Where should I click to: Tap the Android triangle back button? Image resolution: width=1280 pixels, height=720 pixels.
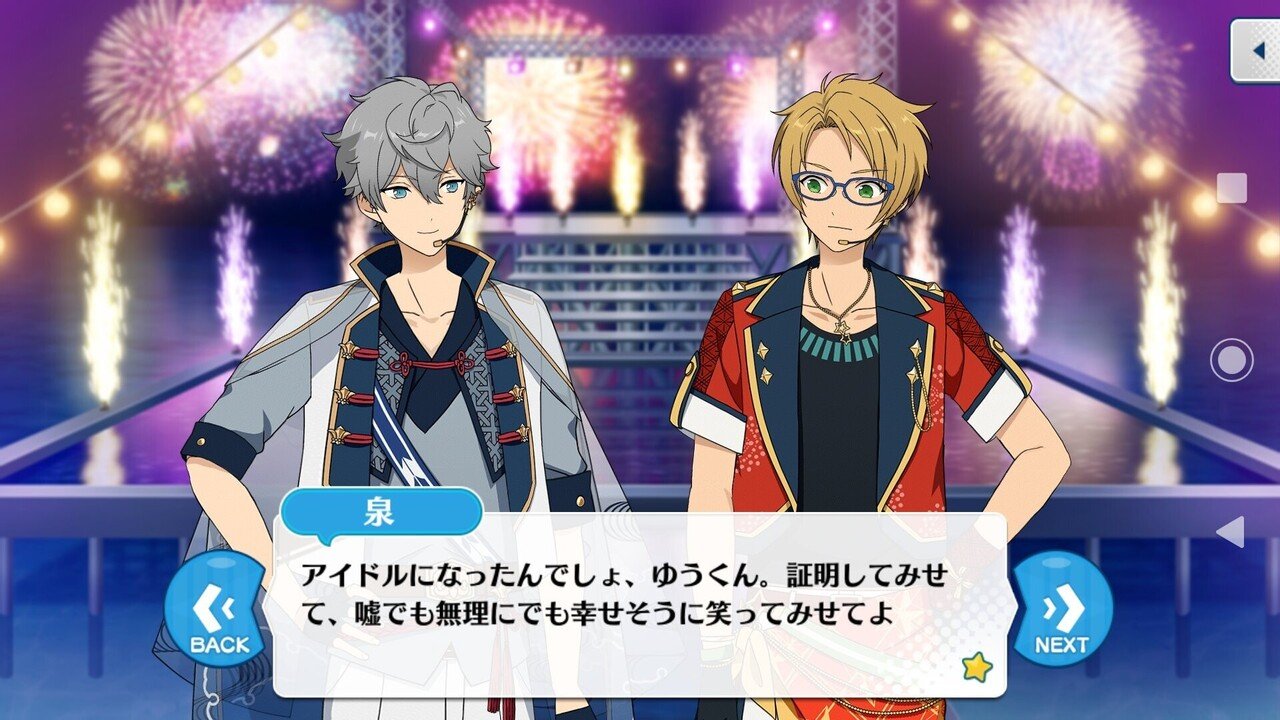tap(1231, 531)
